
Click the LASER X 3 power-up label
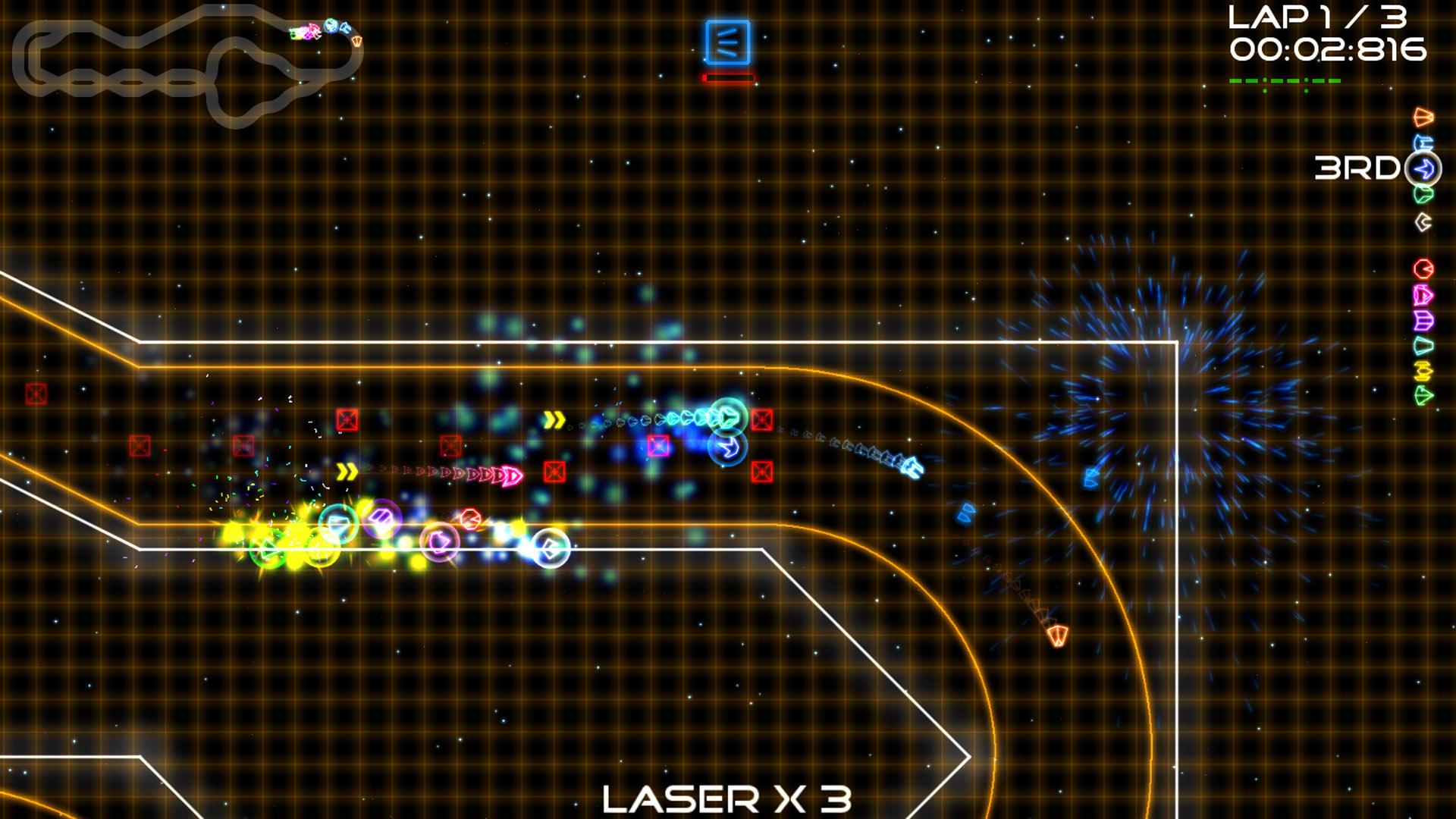(x=730, y=798)
